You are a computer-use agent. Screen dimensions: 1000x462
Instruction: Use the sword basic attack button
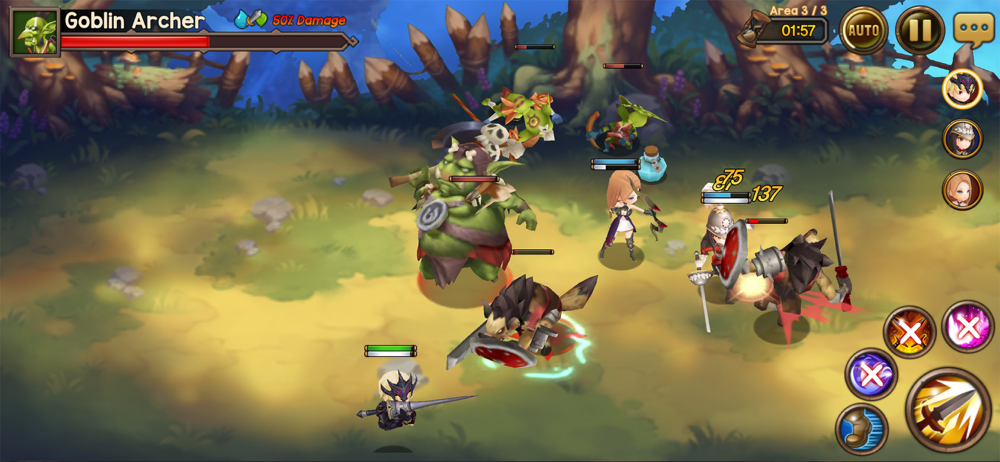coord(948,410)
